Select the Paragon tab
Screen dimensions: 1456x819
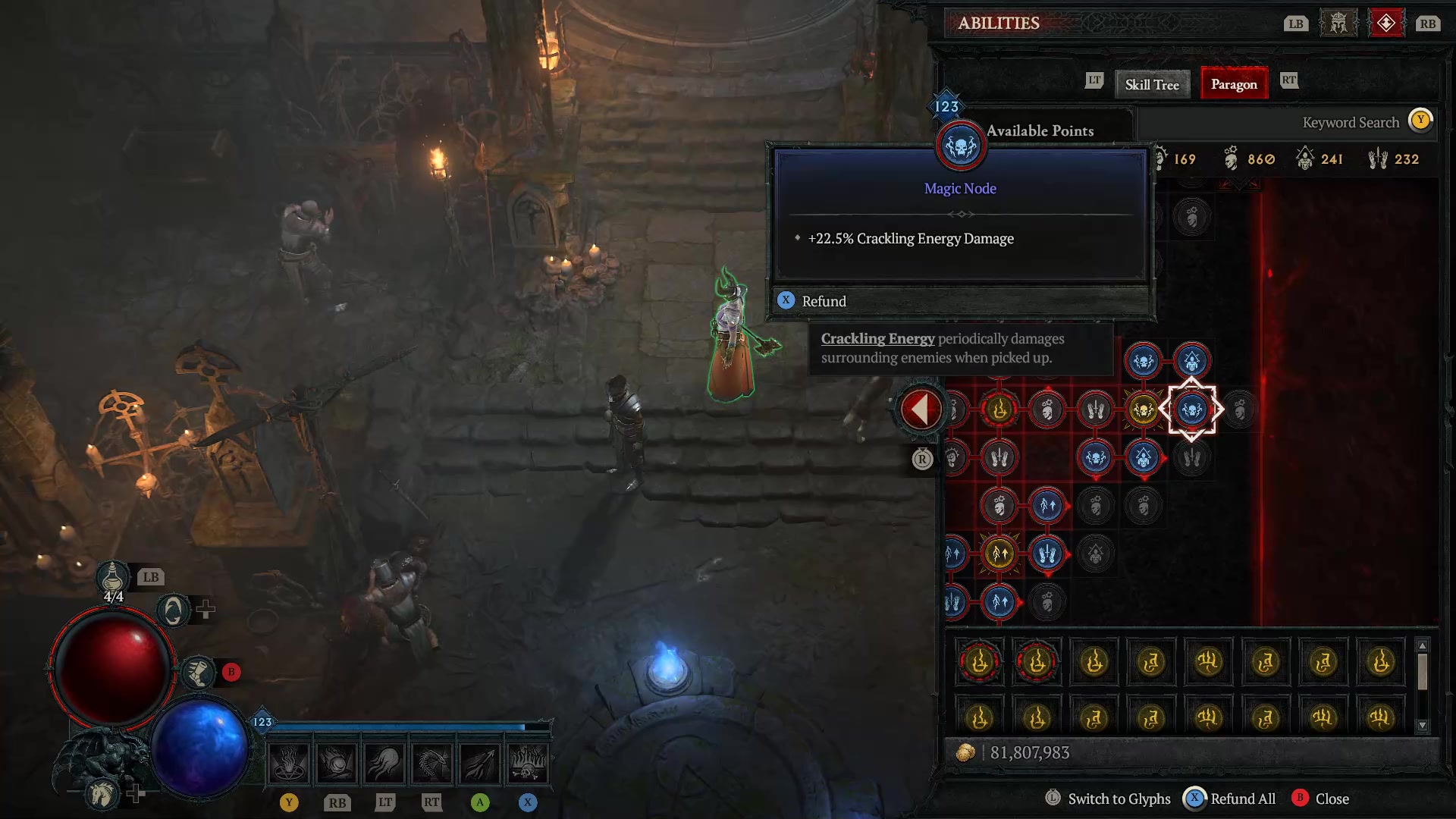point(1234,84)
